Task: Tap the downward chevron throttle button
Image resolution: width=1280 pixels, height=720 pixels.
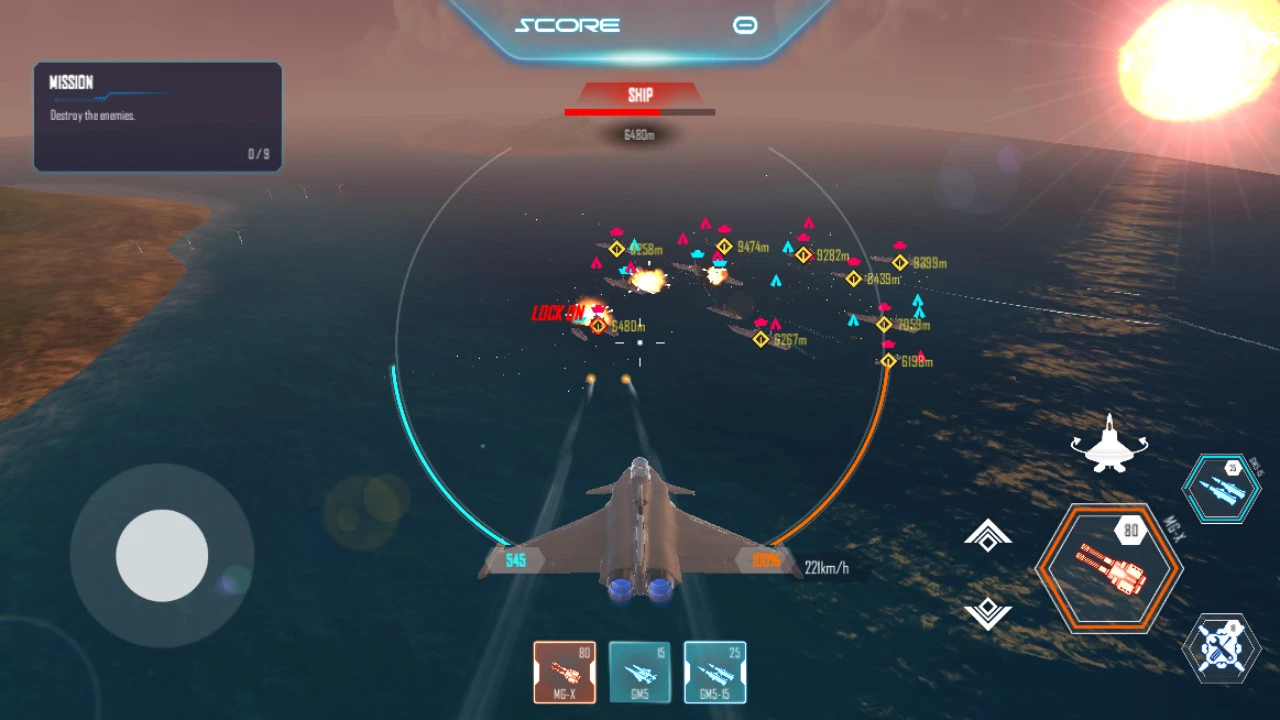Action: point(988,611)
